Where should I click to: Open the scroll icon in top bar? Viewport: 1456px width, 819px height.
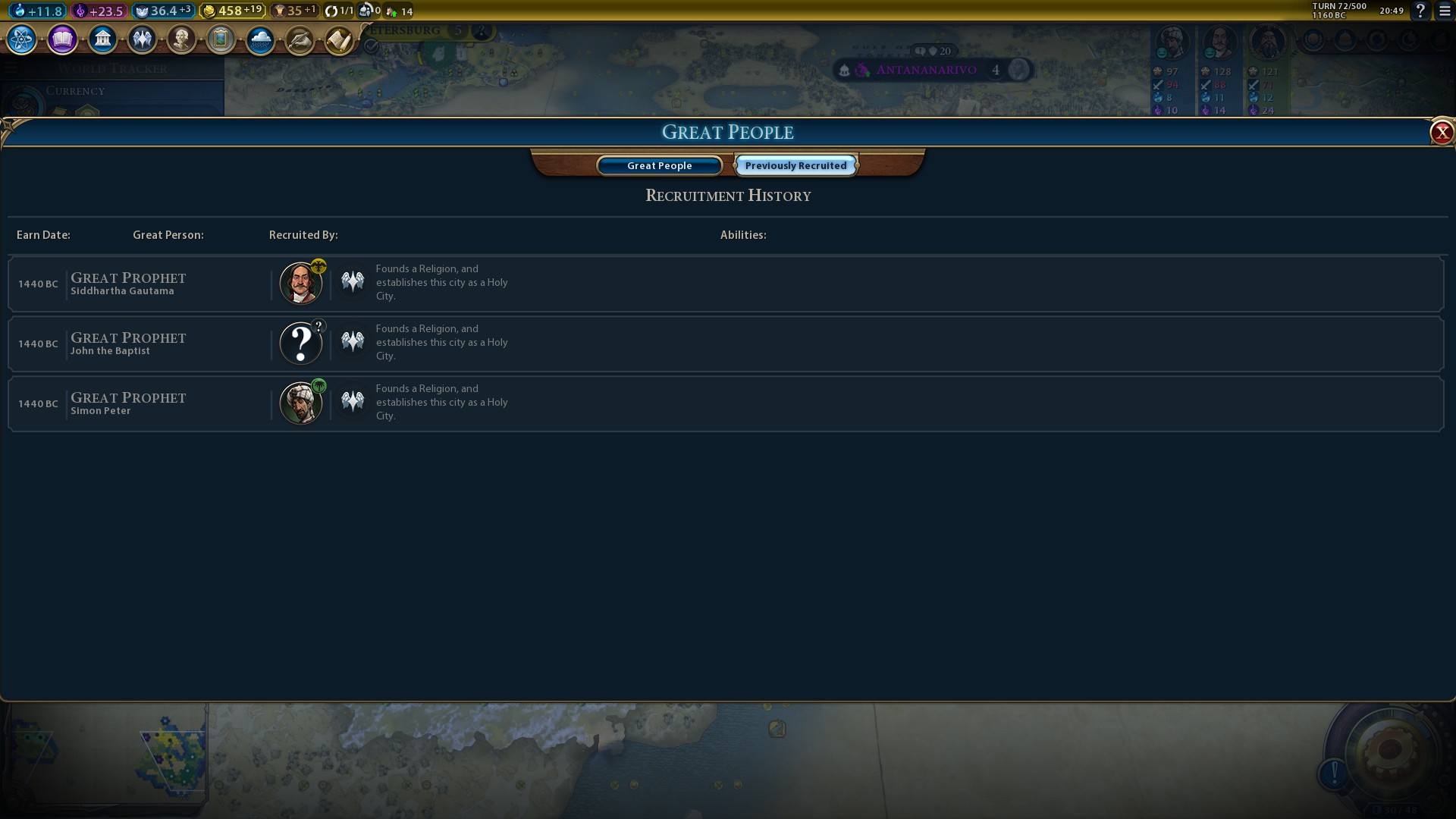pos(339,39)
